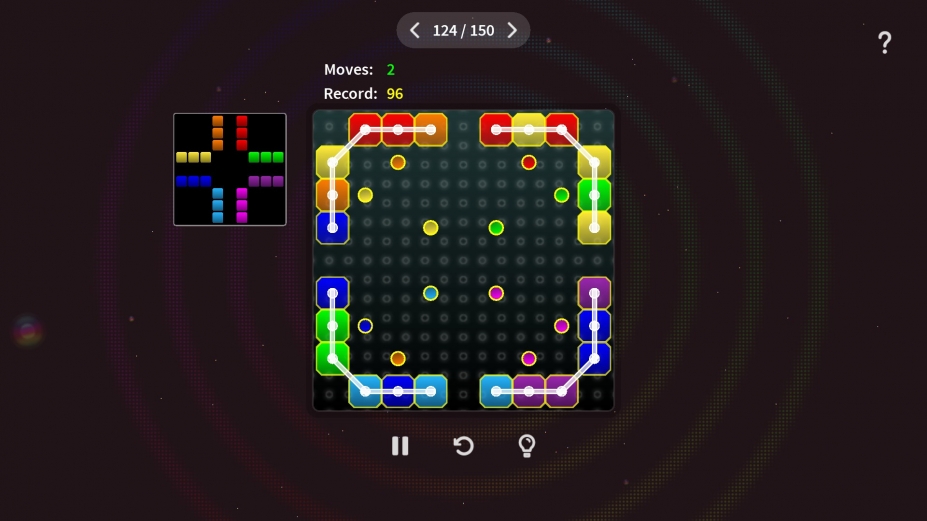Undo the last move
Screen dimensions: 927x521
click(463, 446)
